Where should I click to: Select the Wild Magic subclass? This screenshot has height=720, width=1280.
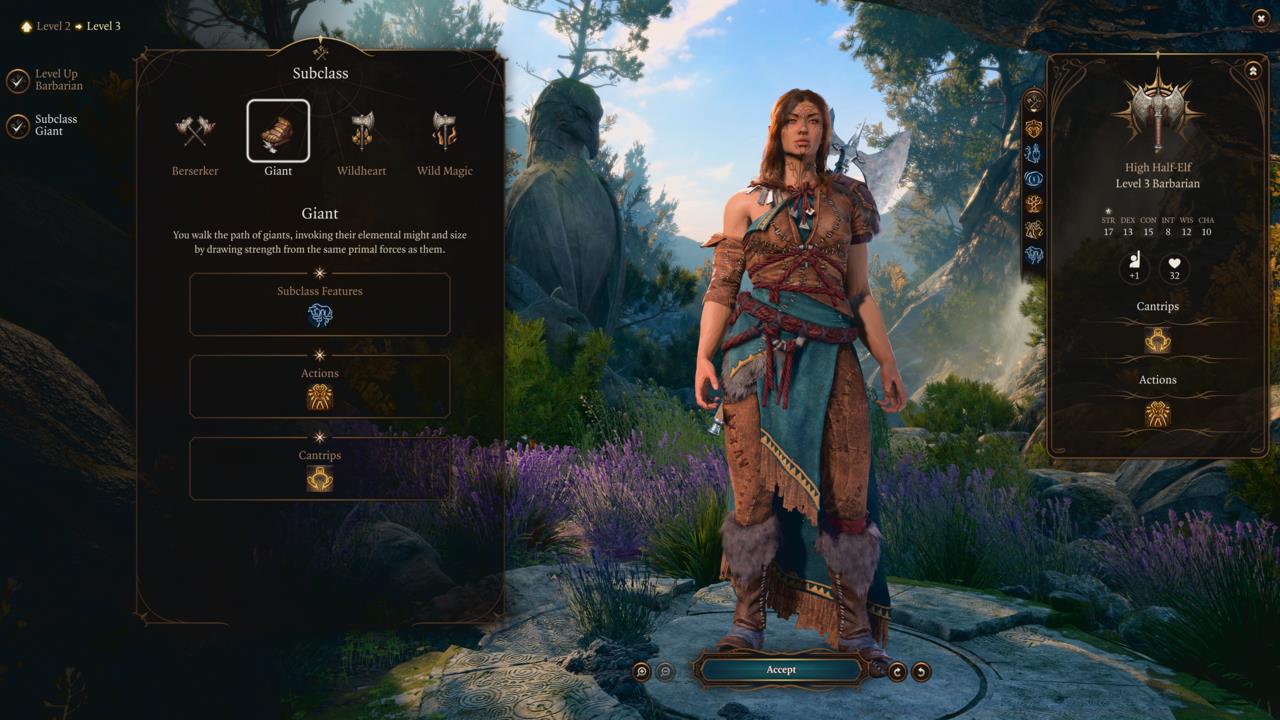(x=444, y=130)
